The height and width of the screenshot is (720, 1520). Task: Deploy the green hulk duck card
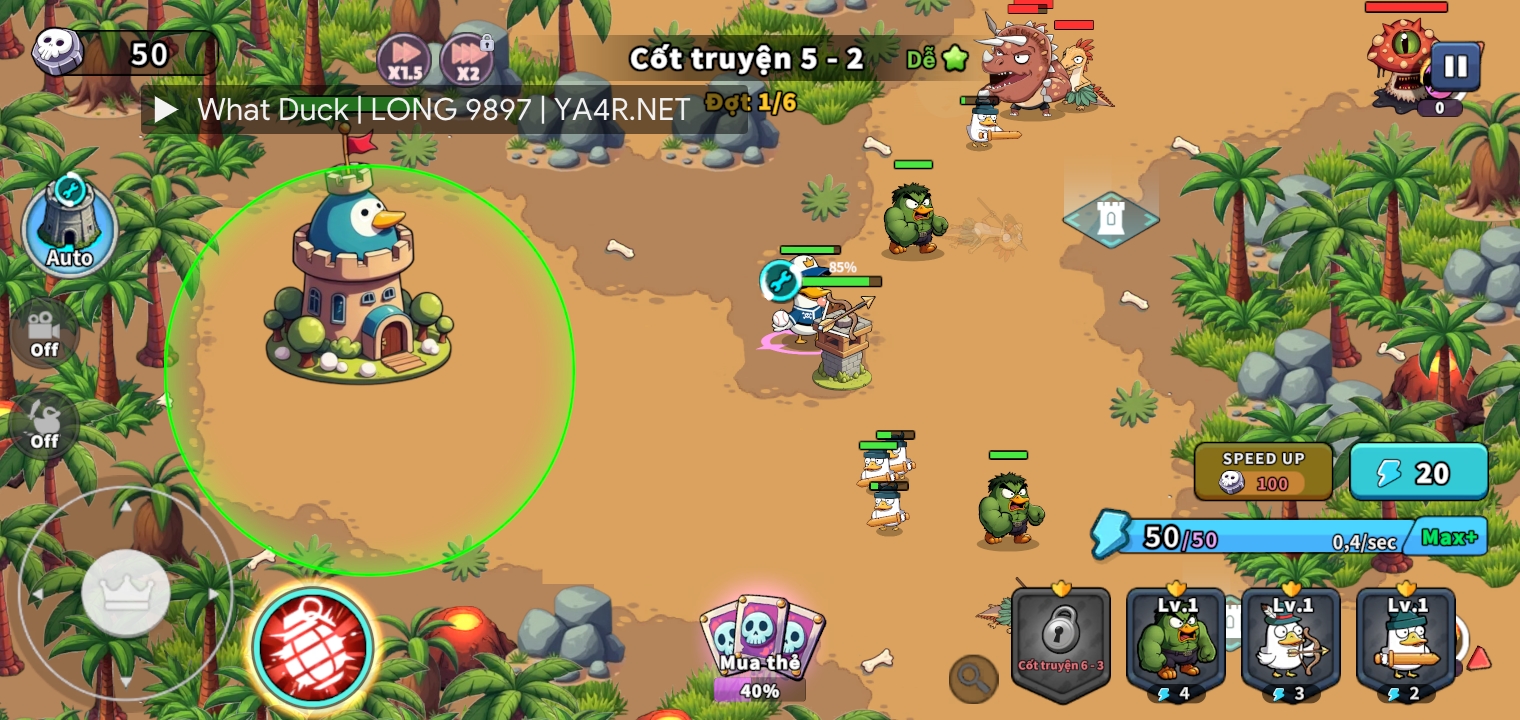coord(1176,645)
